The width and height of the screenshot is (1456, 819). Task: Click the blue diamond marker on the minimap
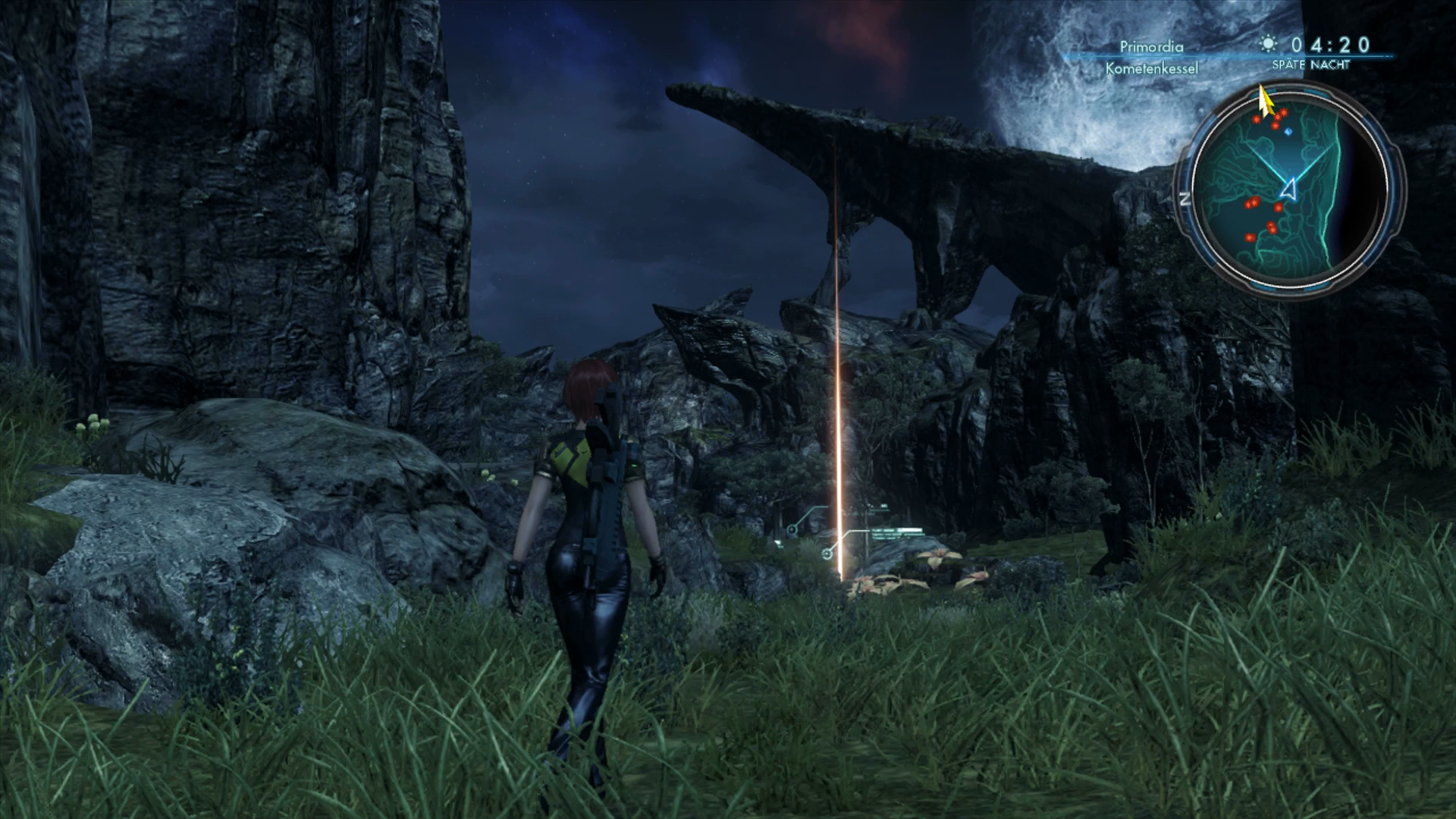[1288, 131]
